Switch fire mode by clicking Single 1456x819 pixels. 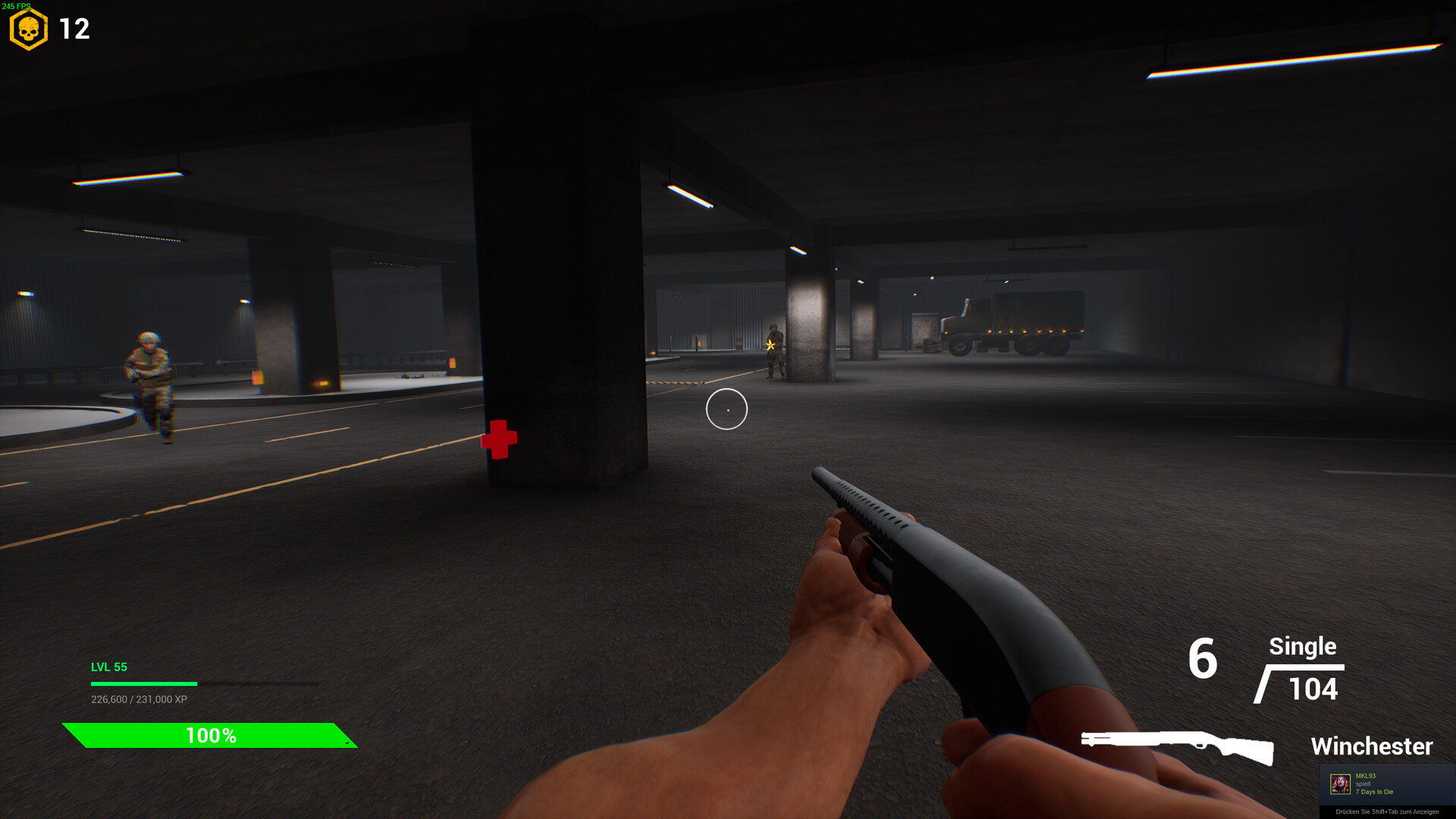1302,647
